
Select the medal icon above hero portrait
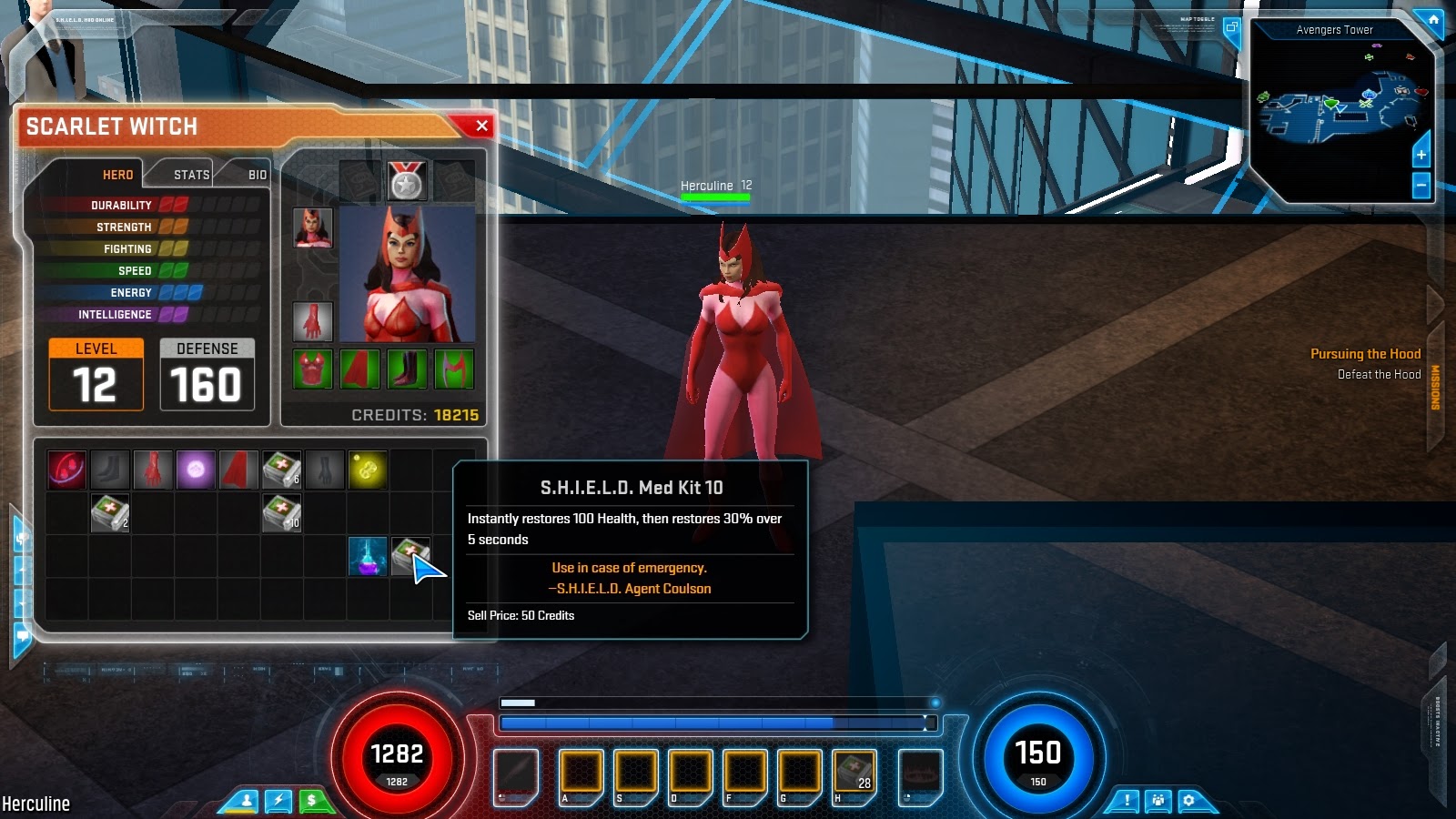(409, 179)
